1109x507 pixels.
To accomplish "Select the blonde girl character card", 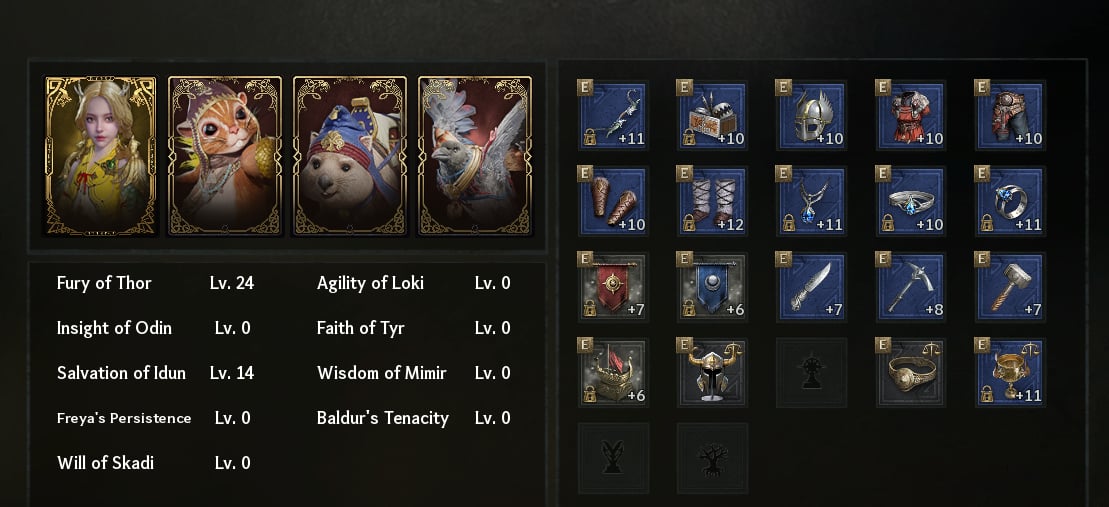I will (x=101, y=156).
